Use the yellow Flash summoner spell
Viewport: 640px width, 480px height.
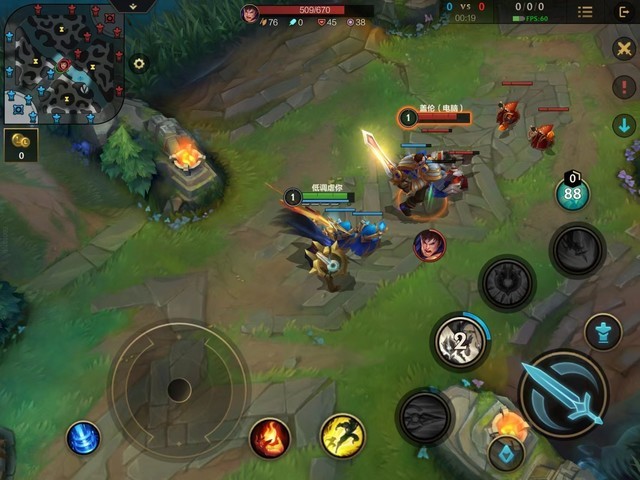[342, 435]
